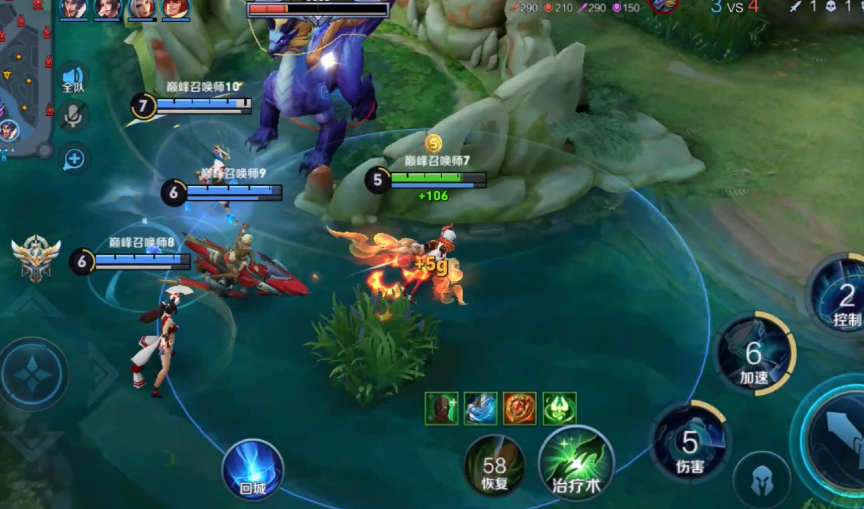The width and height of the screenshot is (864, 509).
Task: Trigger the 控制 control skill
Action: (x=840, y=295)
